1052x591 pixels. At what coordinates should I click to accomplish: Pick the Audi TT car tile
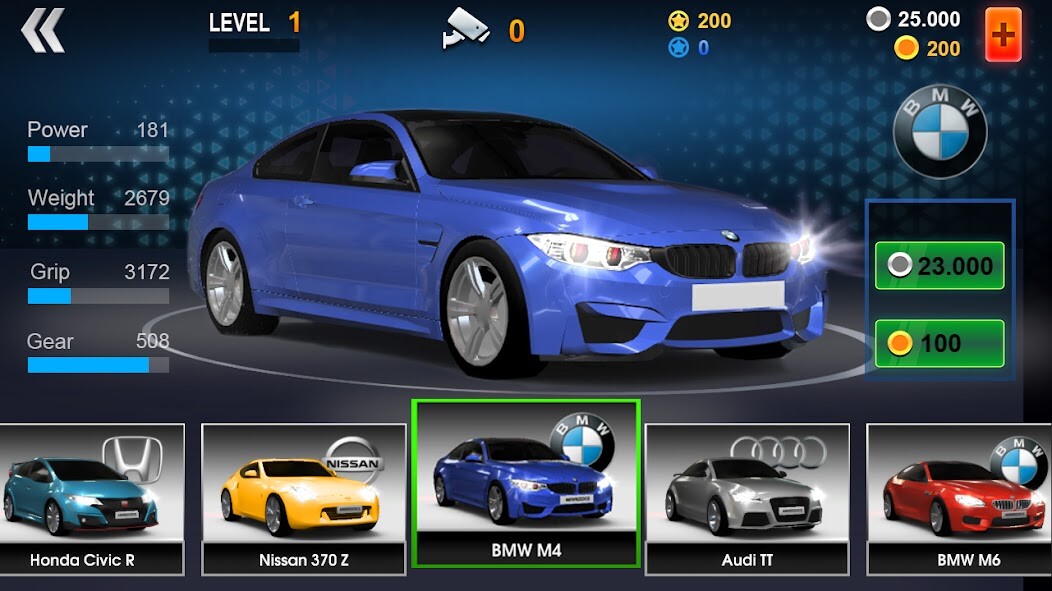[x=747, y=498]
